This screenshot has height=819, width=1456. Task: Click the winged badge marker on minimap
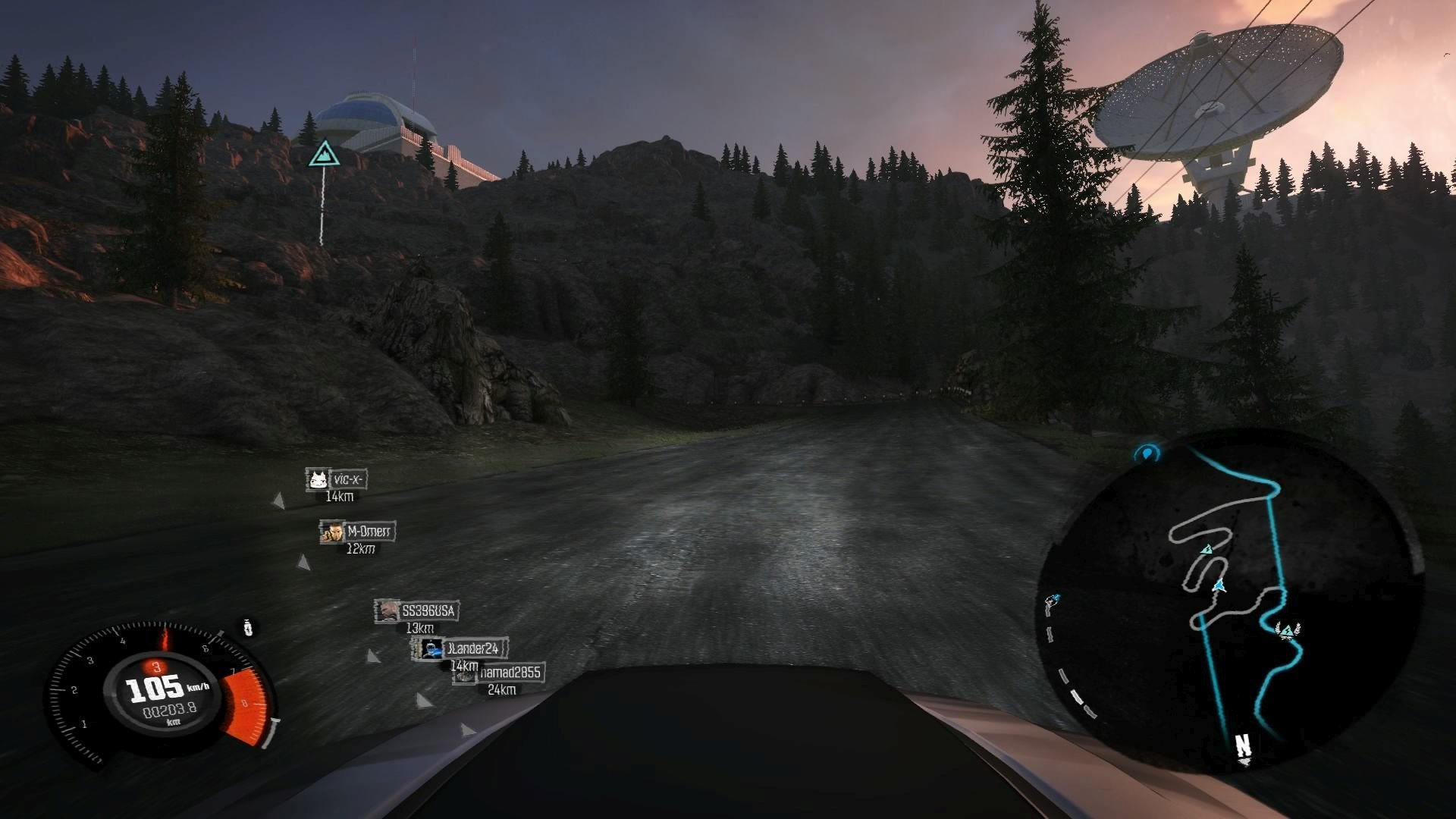(1286, 629)
